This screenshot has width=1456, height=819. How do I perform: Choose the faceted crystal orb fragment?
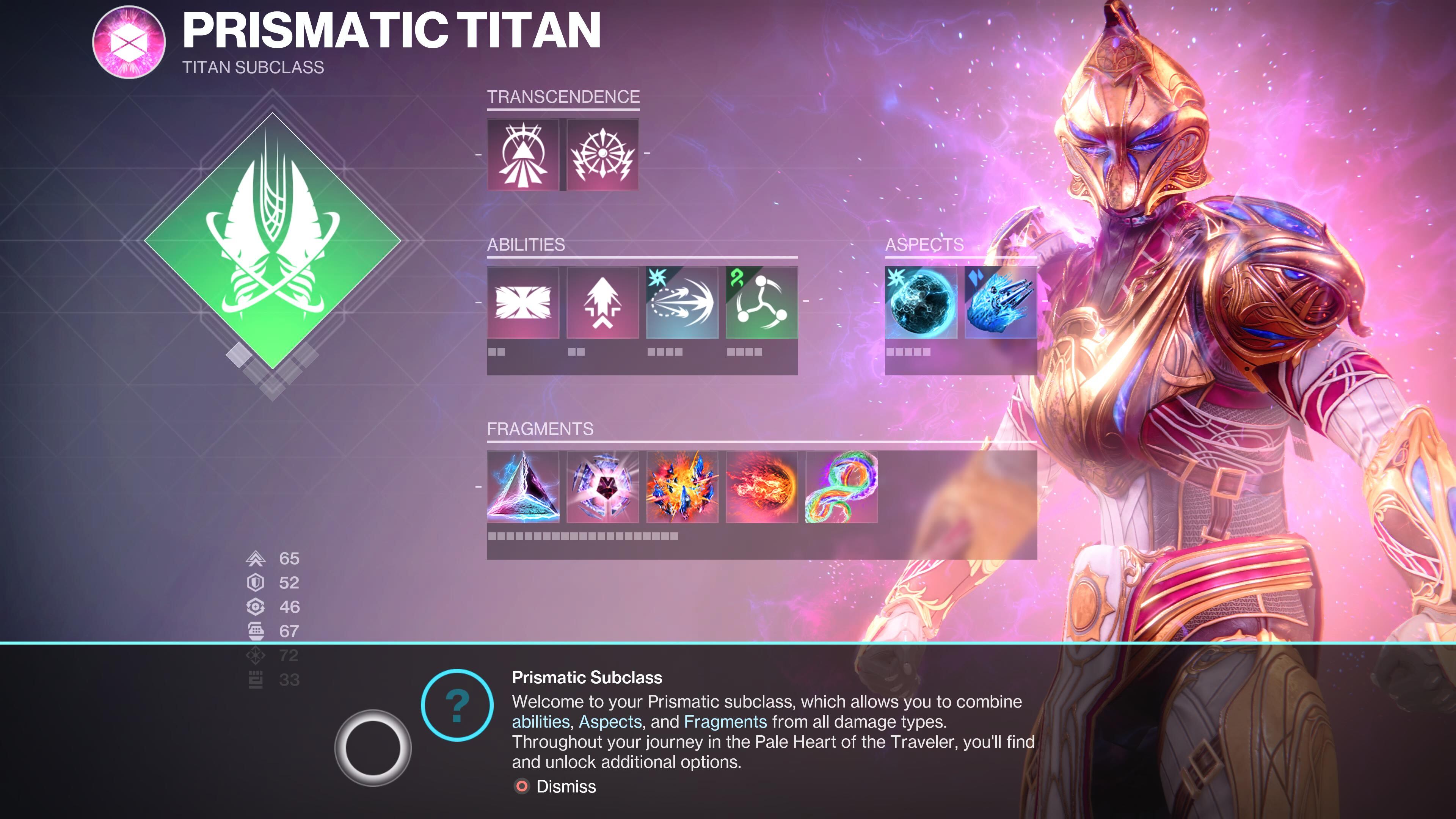click(602, 486)
